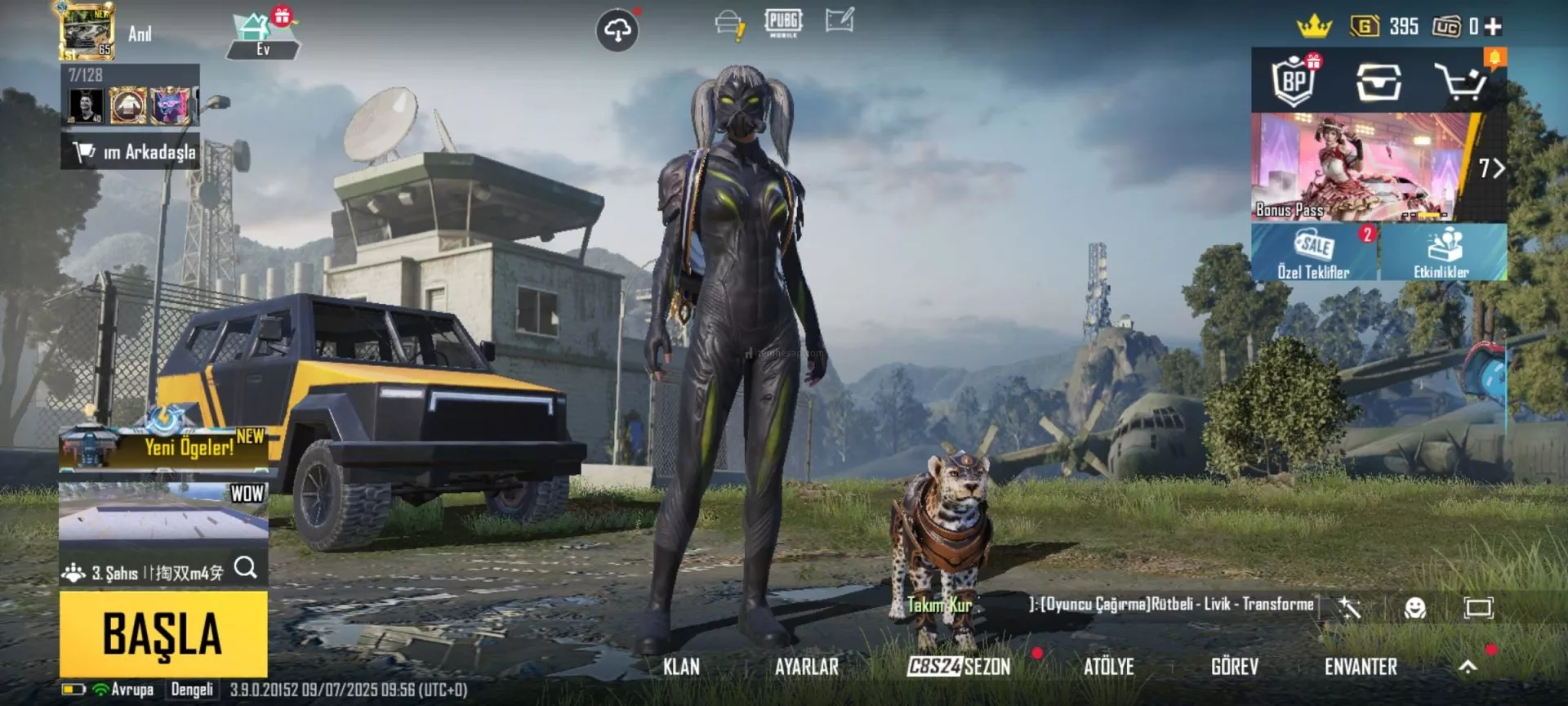Open the cloud download icon

[x=617, y=31]
